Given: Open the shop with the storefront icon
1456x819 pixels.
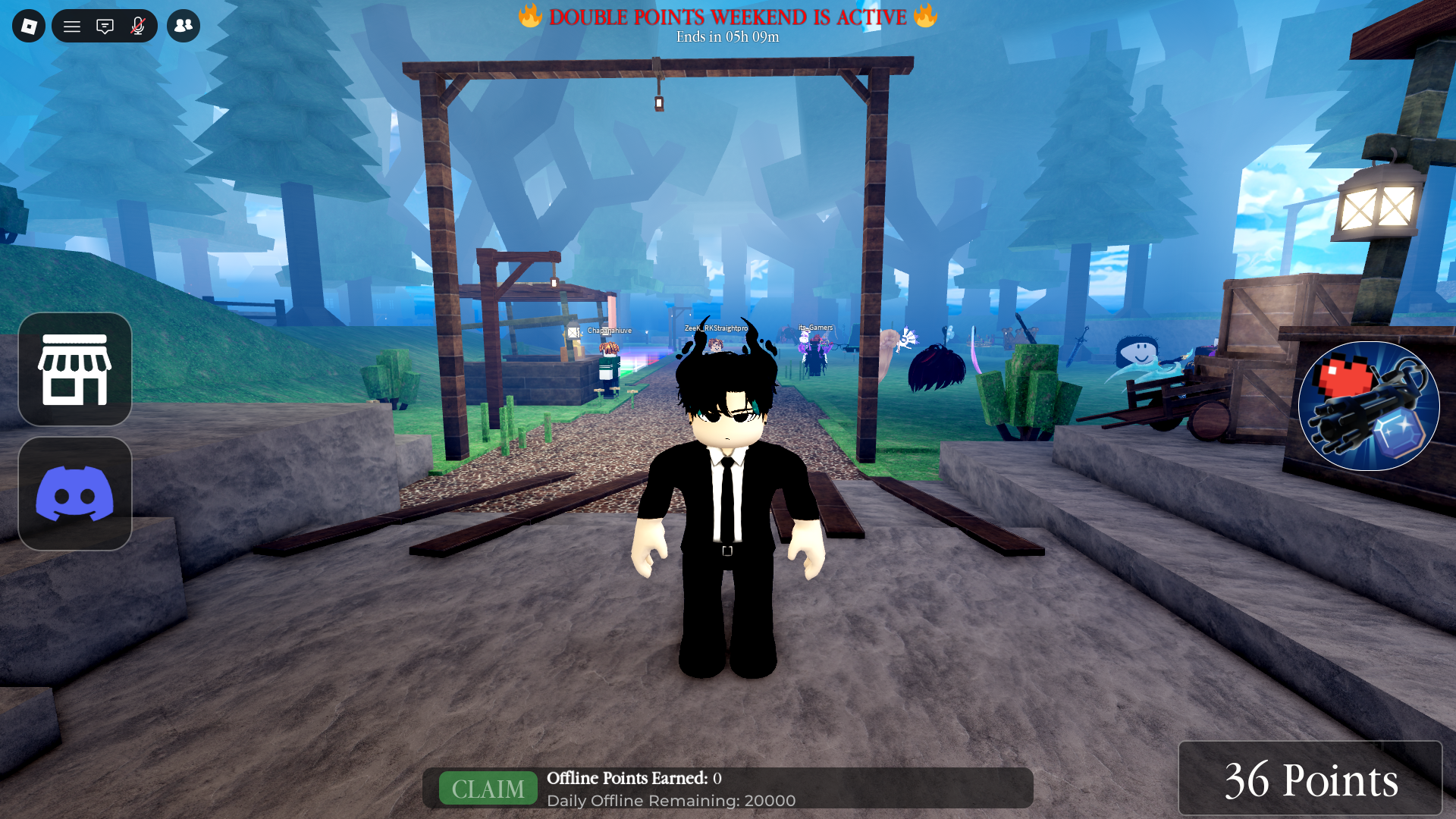Looking at the screenshot, I should pyautogui.click(x=74, y=369).
